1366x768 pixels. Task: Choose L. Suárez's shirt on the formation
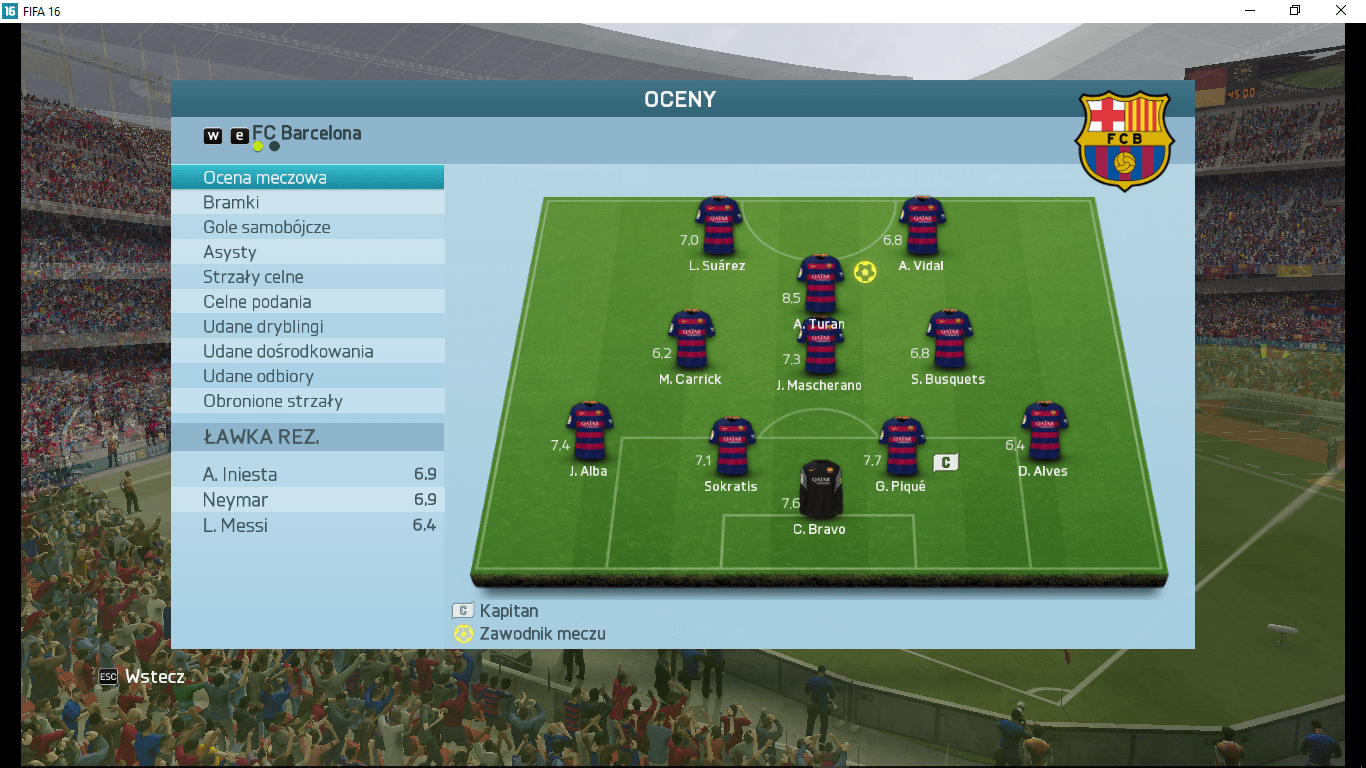click(718, 226)
